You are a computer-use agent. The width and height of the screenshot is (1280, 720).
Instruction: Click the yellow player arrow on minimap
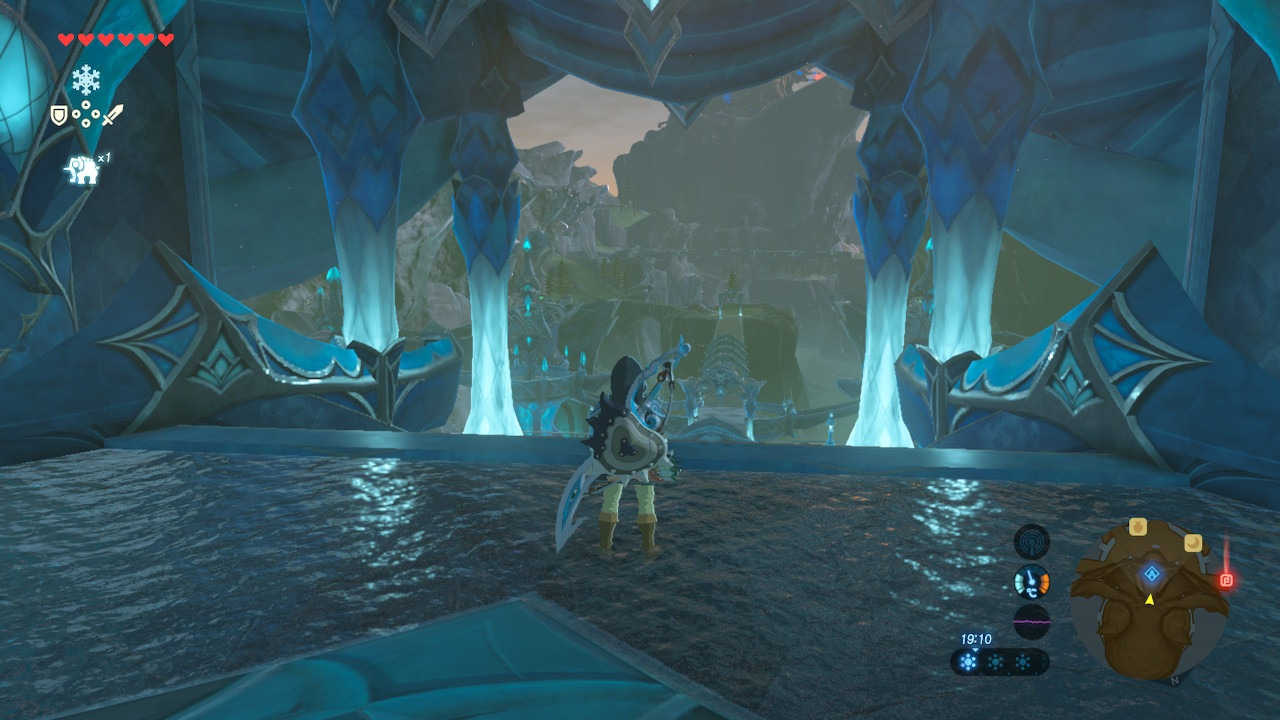tap(1149, 599)
